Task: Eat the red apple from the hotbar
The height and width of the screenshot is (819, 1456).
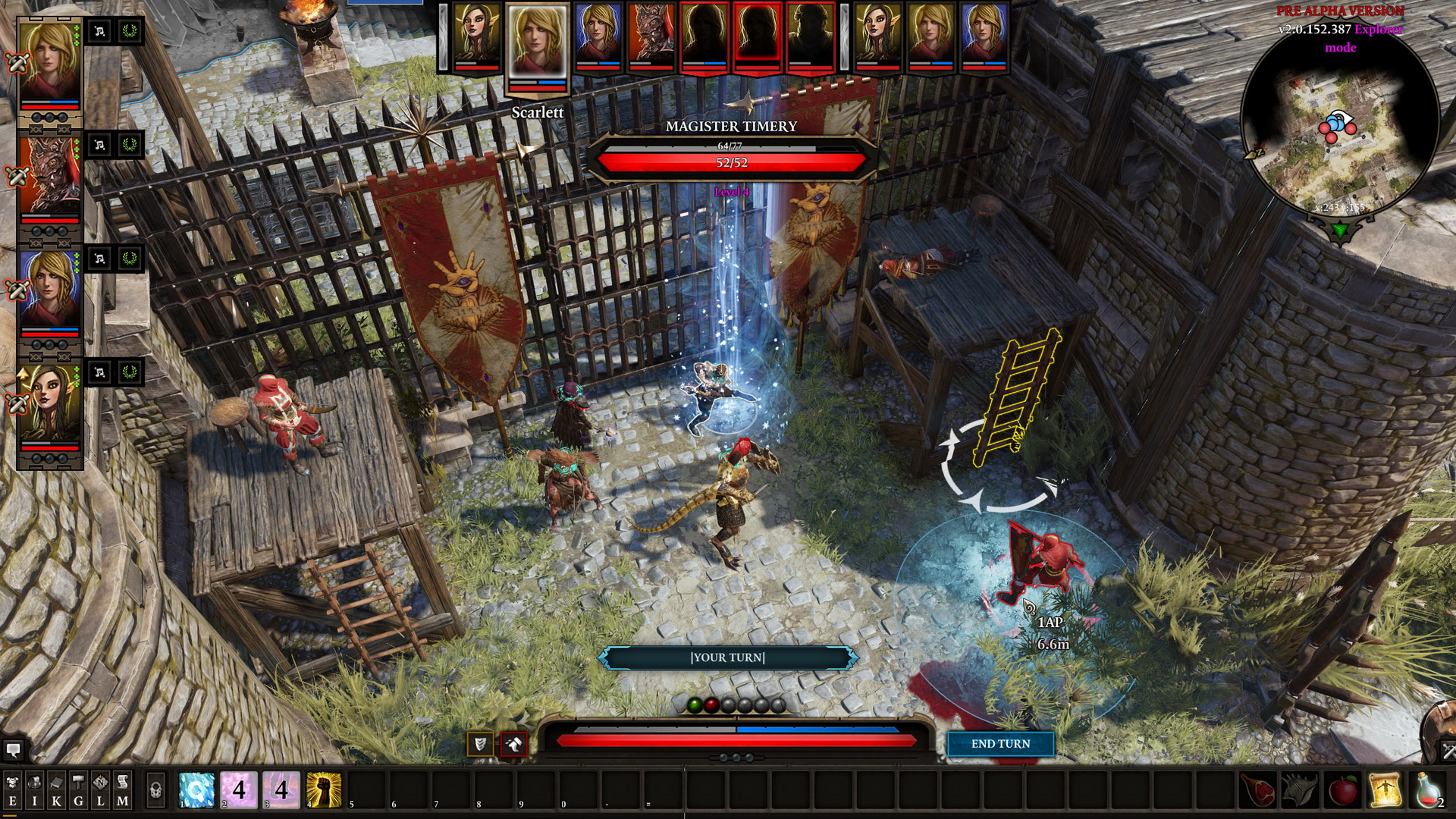Action: 1343,789
